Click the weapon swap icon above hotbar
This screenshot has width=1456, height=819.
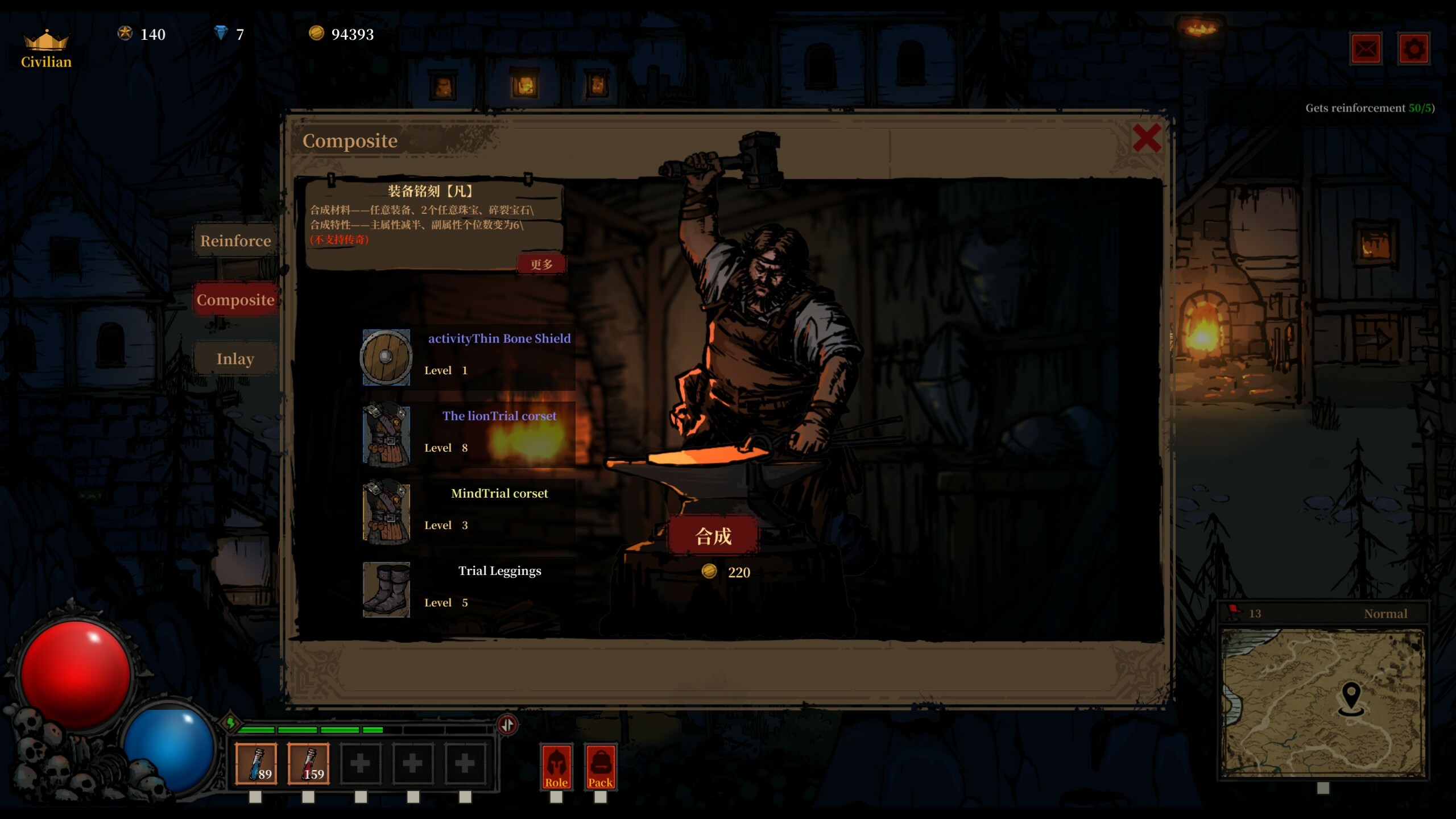click(507, 724)
